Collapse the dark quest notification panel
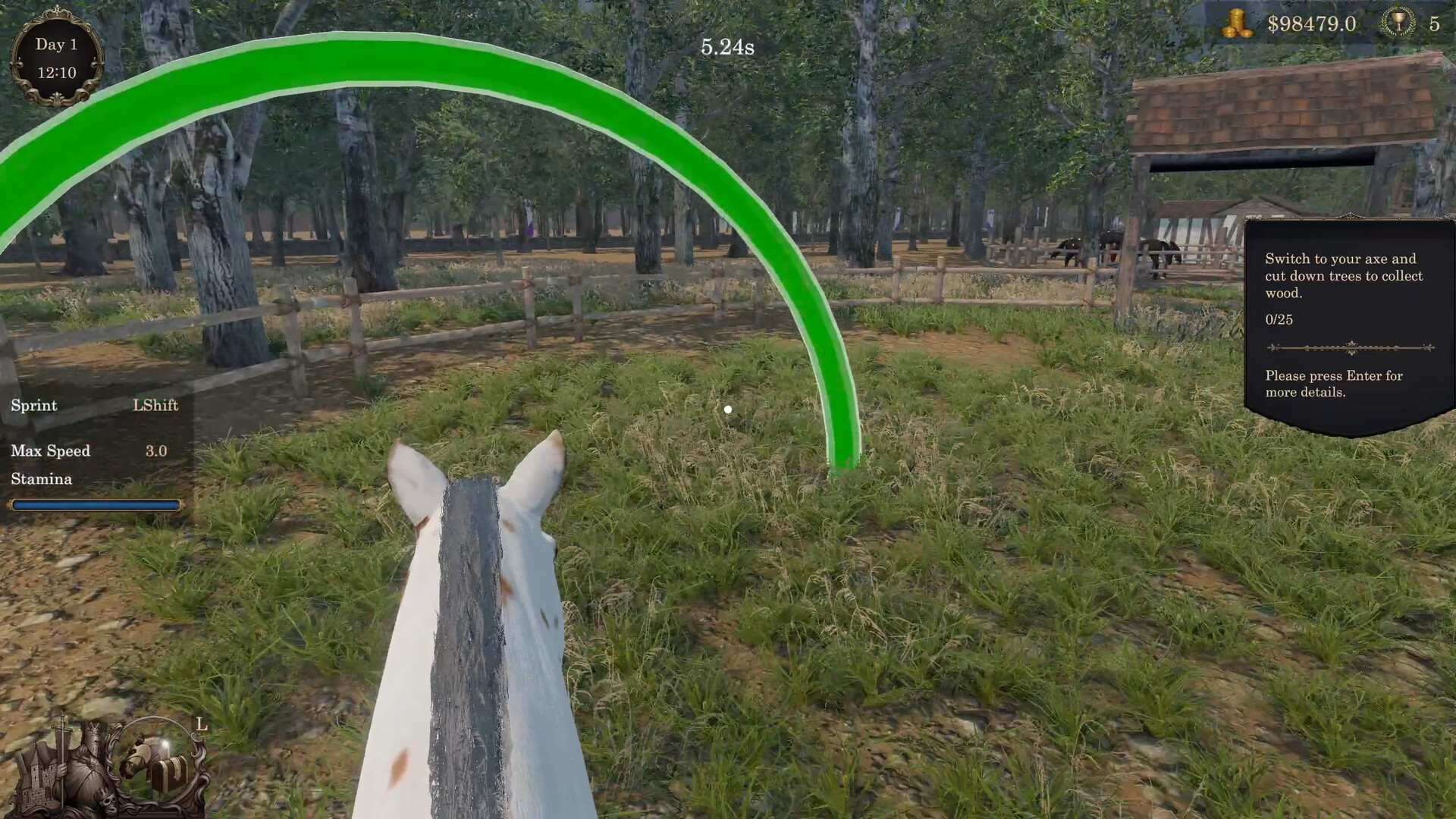The height and width of the screenshot is (819, 1456). 1352,318
